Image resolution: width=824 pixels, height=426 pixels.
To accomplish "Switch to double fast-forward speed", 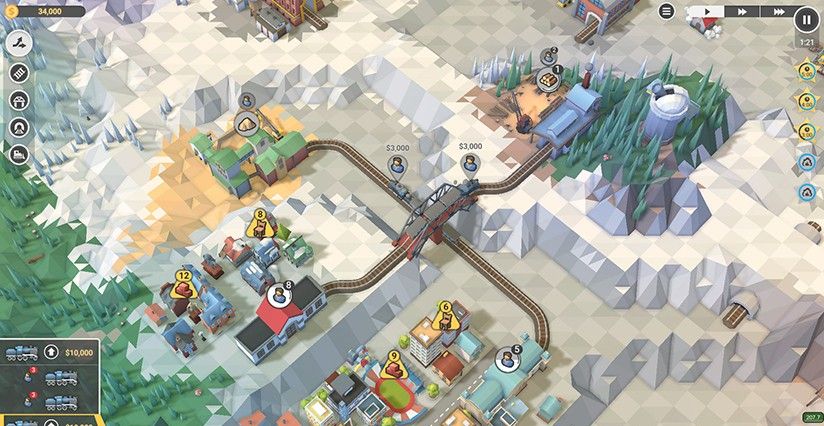I will tap(742, 12).
